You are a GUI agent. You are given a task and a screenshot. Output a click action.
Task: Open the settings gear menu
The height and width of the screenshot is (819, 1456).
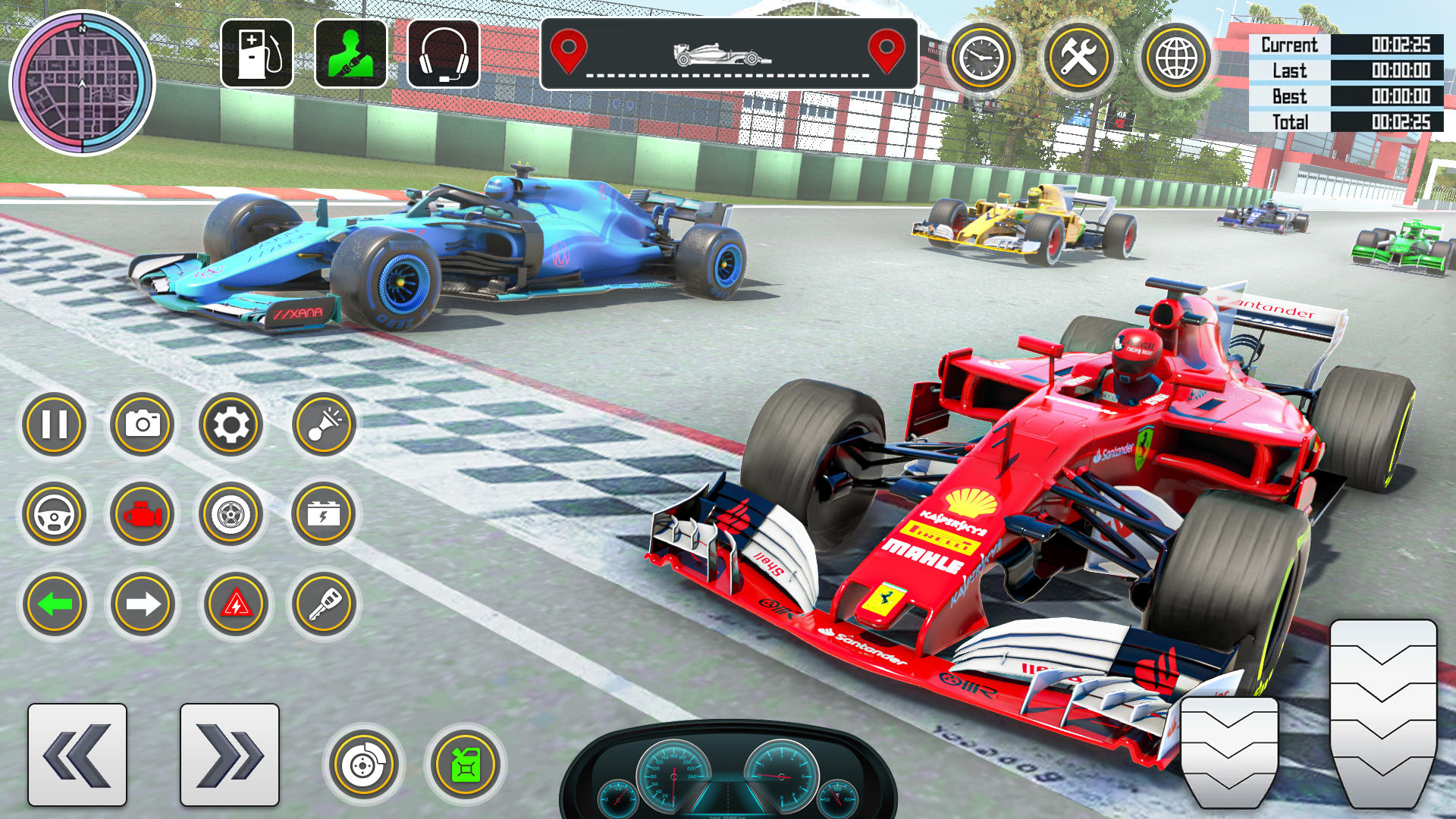tap(231, 425)
